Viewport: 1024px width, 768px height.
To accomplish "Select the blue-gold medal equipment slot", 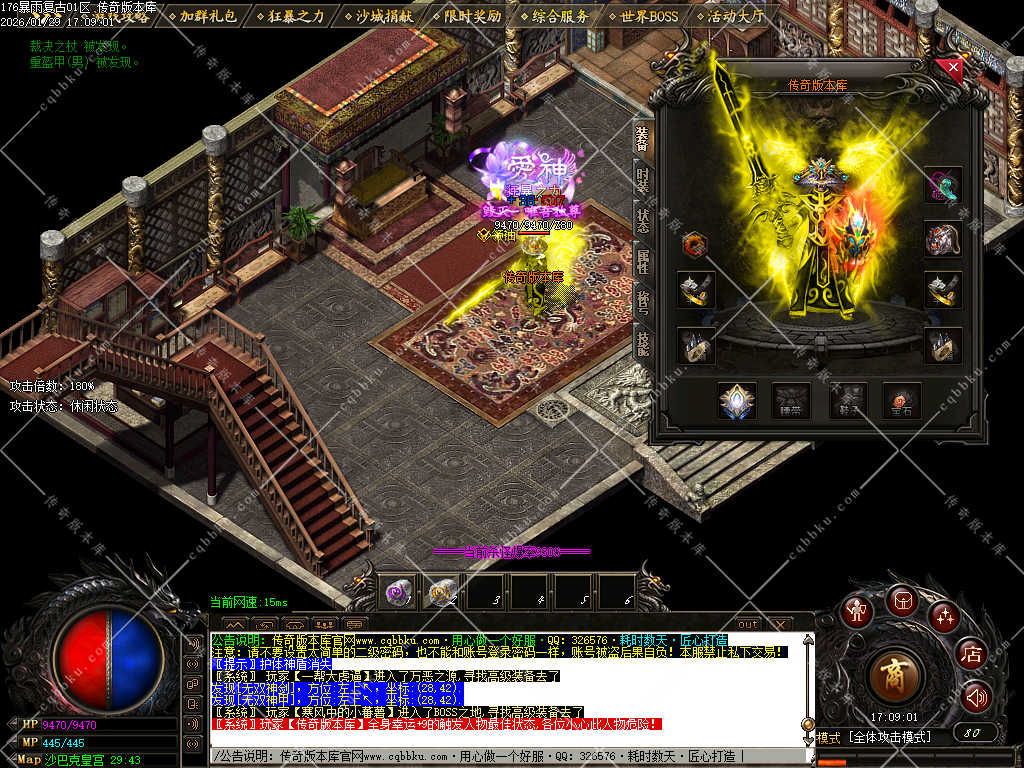I will (x=737, y=401).
